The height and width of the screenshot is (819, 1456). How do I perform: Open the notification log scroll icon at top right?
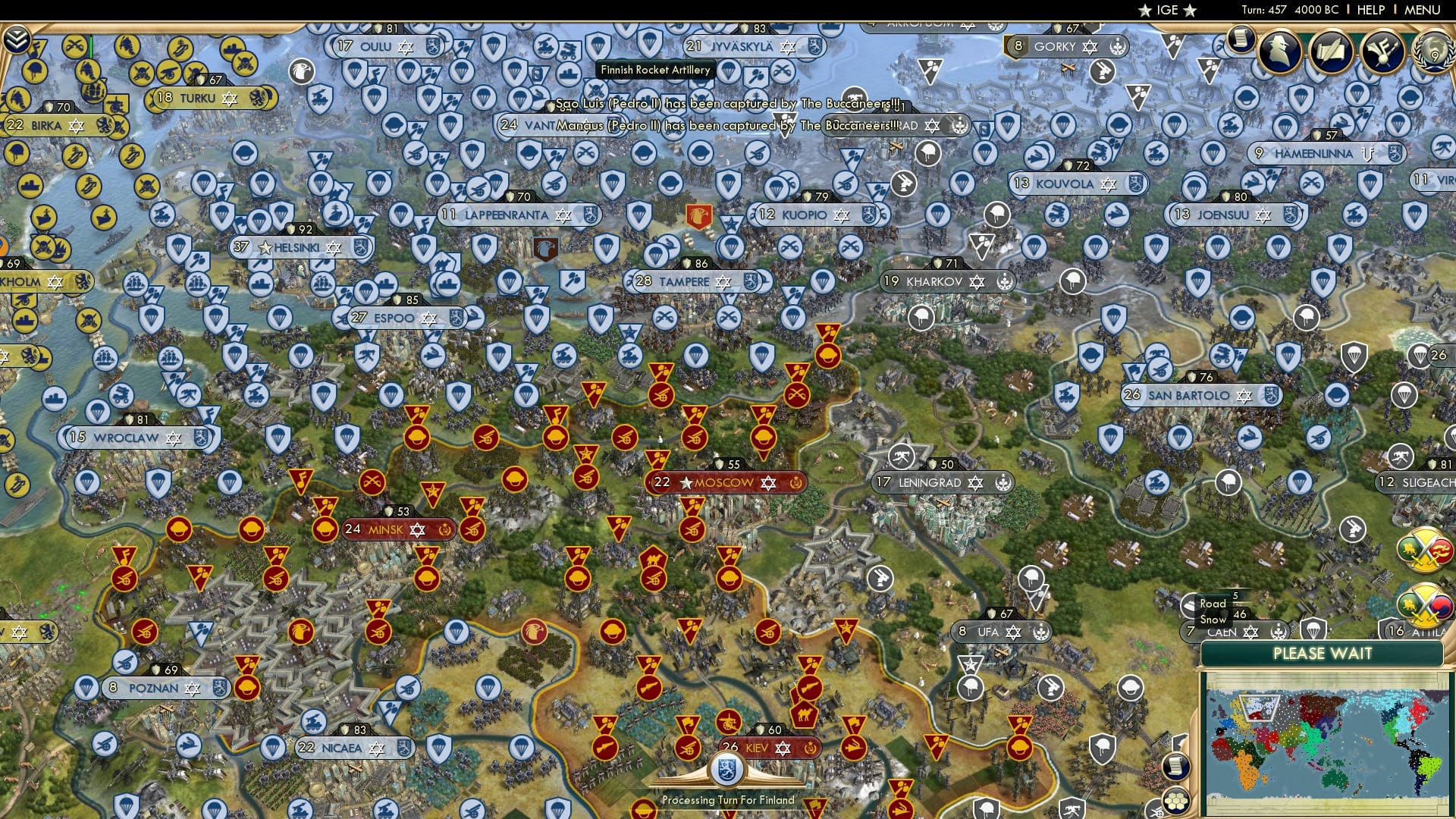[1241, 41]
